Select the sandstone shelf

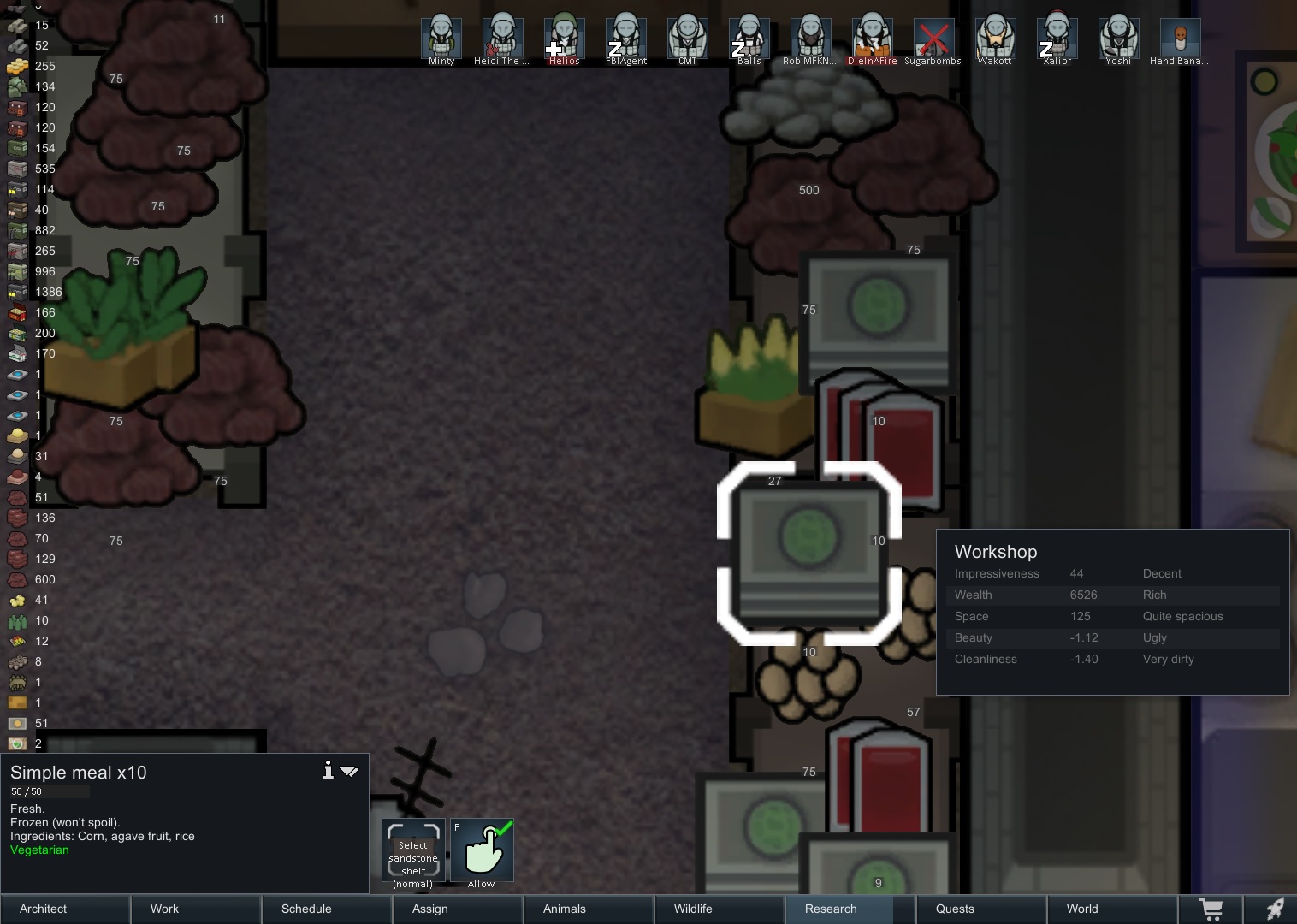[x=413, y=850]
